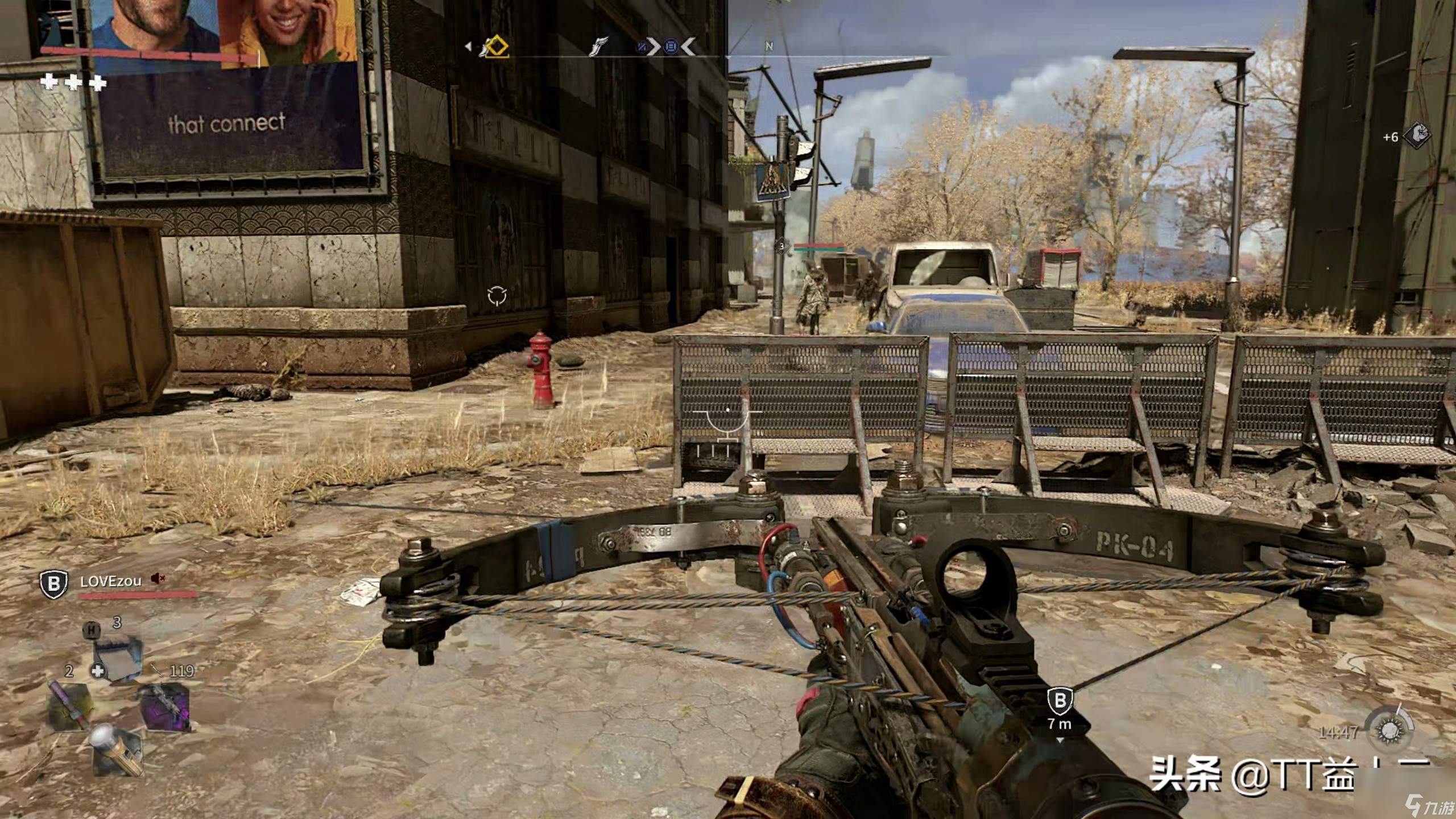The height and width of the screenshot is (819, 1456).
Task: Click the sun time-of-day dial
Action: coord(1389,729)
